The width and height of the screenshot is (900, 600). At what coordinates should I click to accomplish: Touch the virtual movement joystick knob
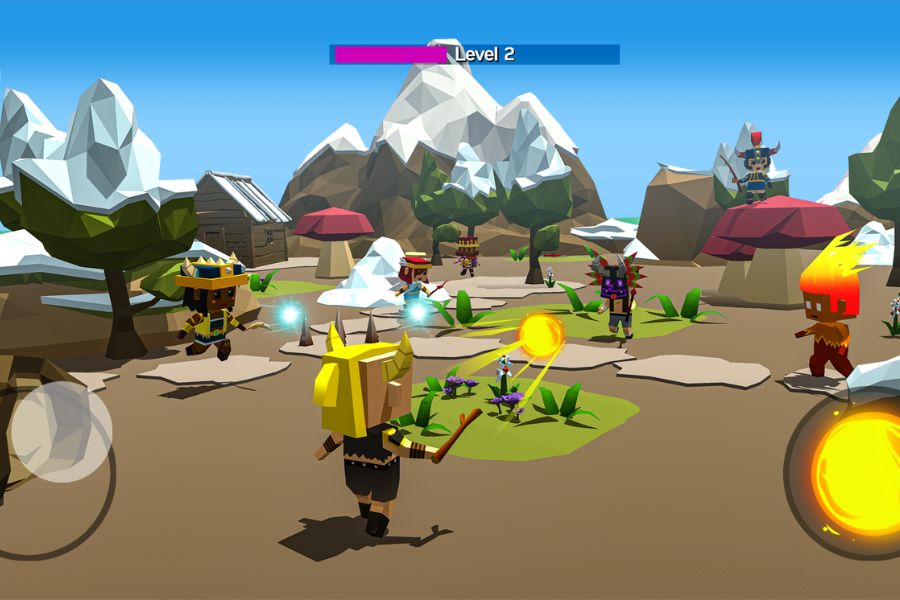60,431
